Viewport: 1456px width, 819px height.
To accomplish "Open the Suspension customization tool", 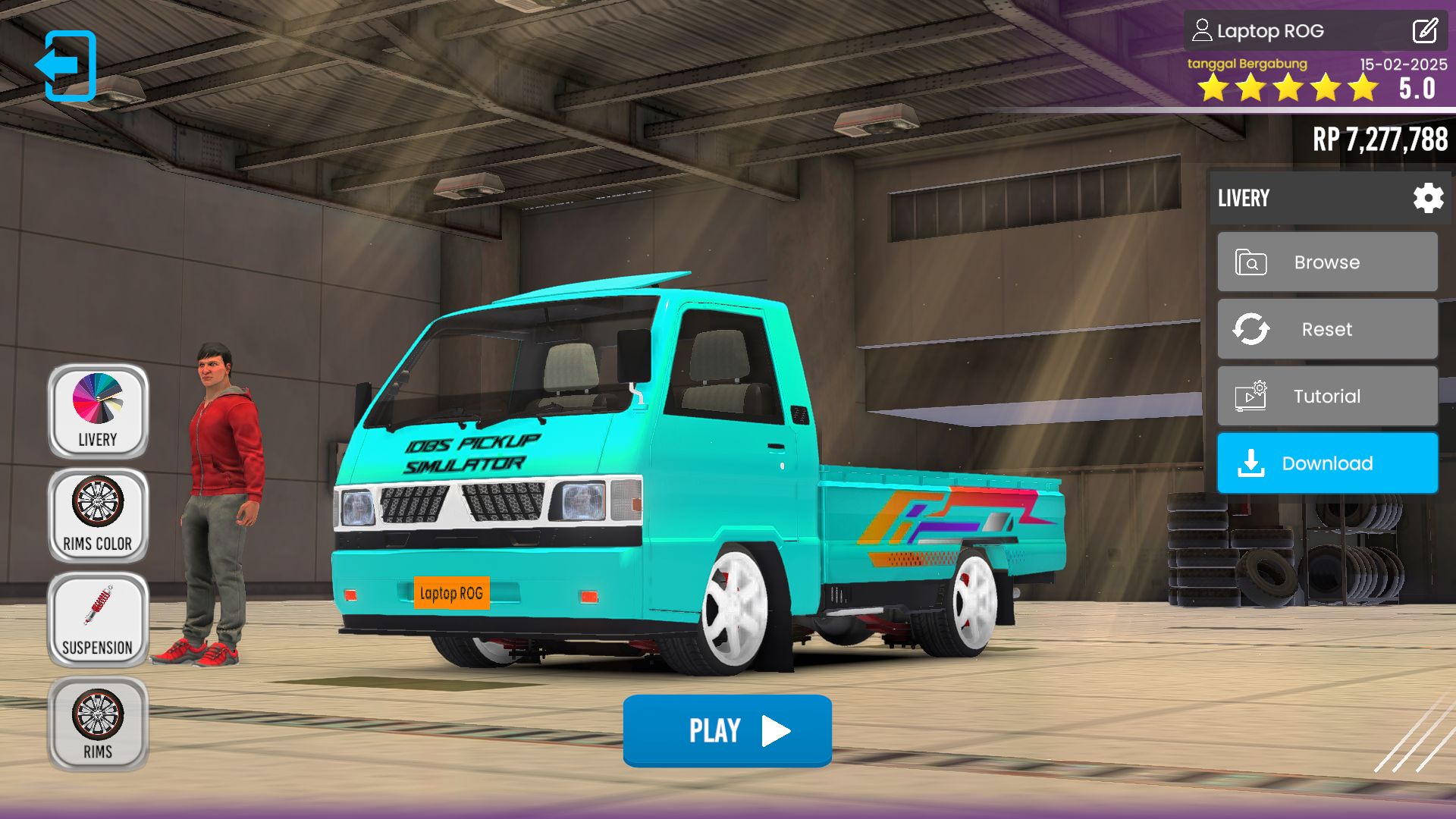I will [97, 619].
